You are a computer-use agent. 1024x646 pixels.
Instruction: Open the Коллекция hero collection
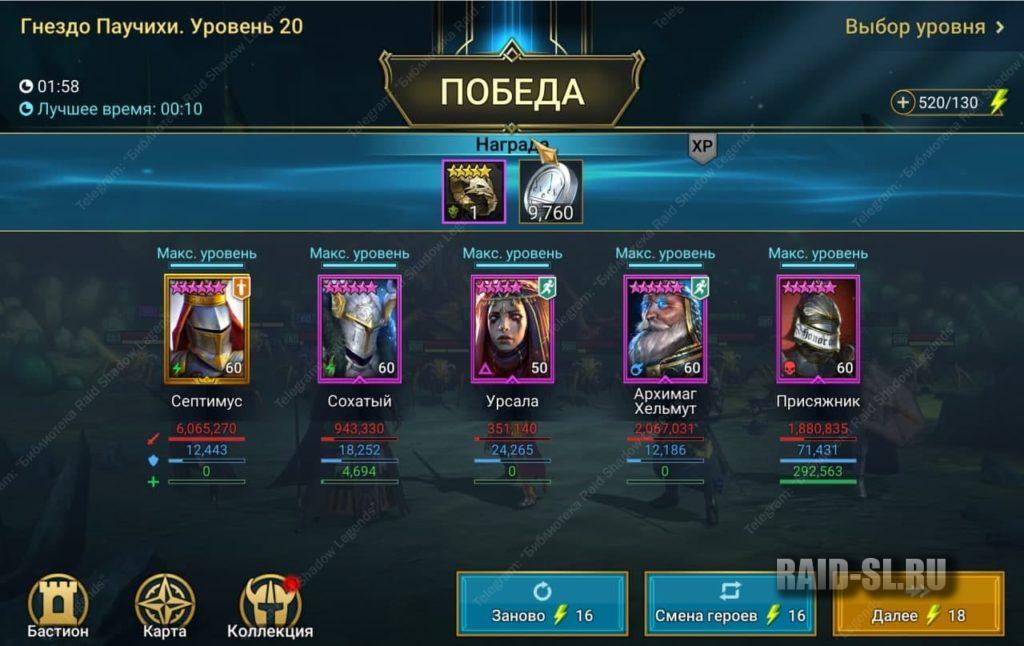coord(270,606)
